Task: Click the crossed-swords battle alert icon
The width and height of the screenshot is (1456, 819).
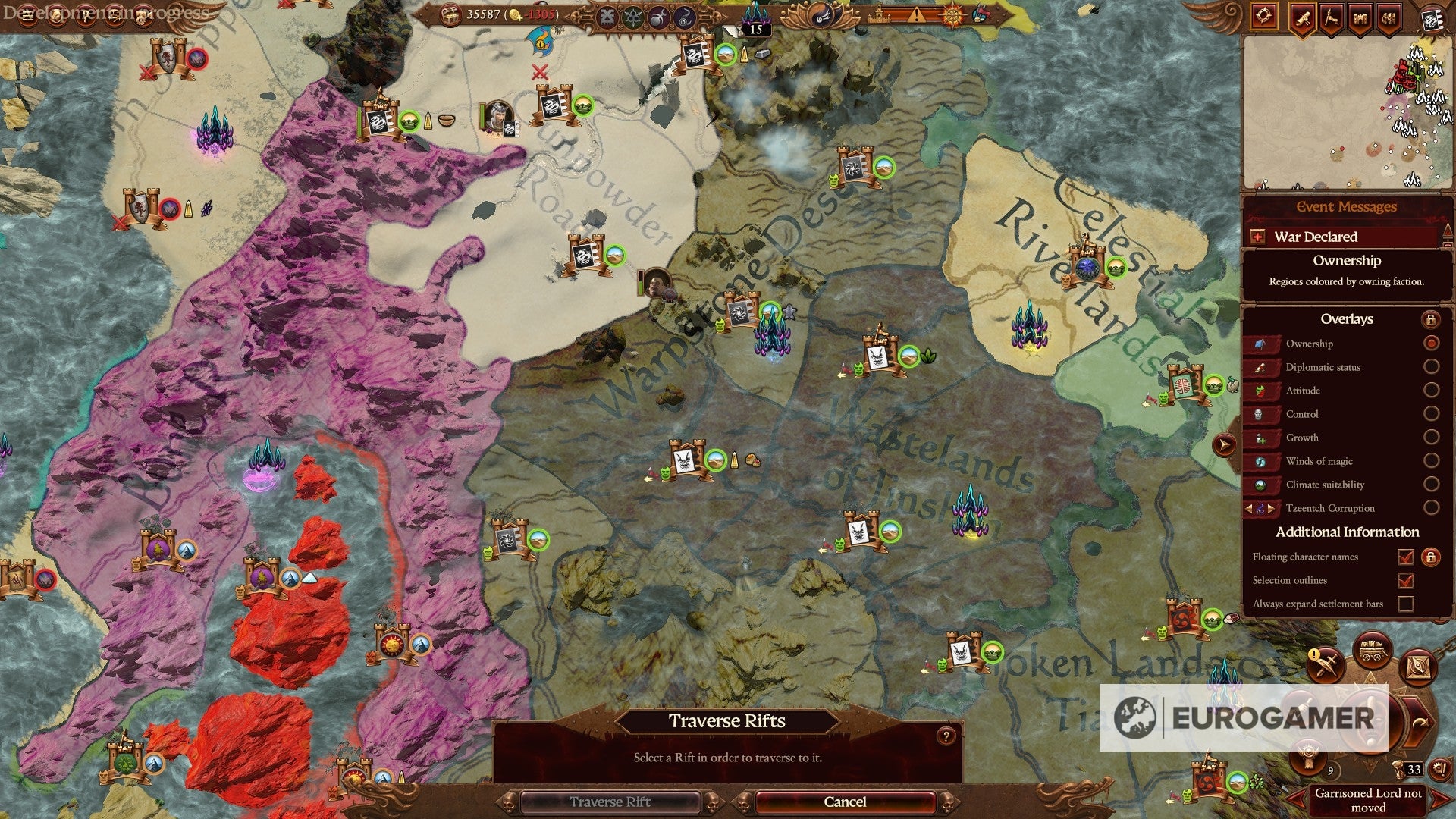Action: pyautogui.click(x=1327, y=665)
